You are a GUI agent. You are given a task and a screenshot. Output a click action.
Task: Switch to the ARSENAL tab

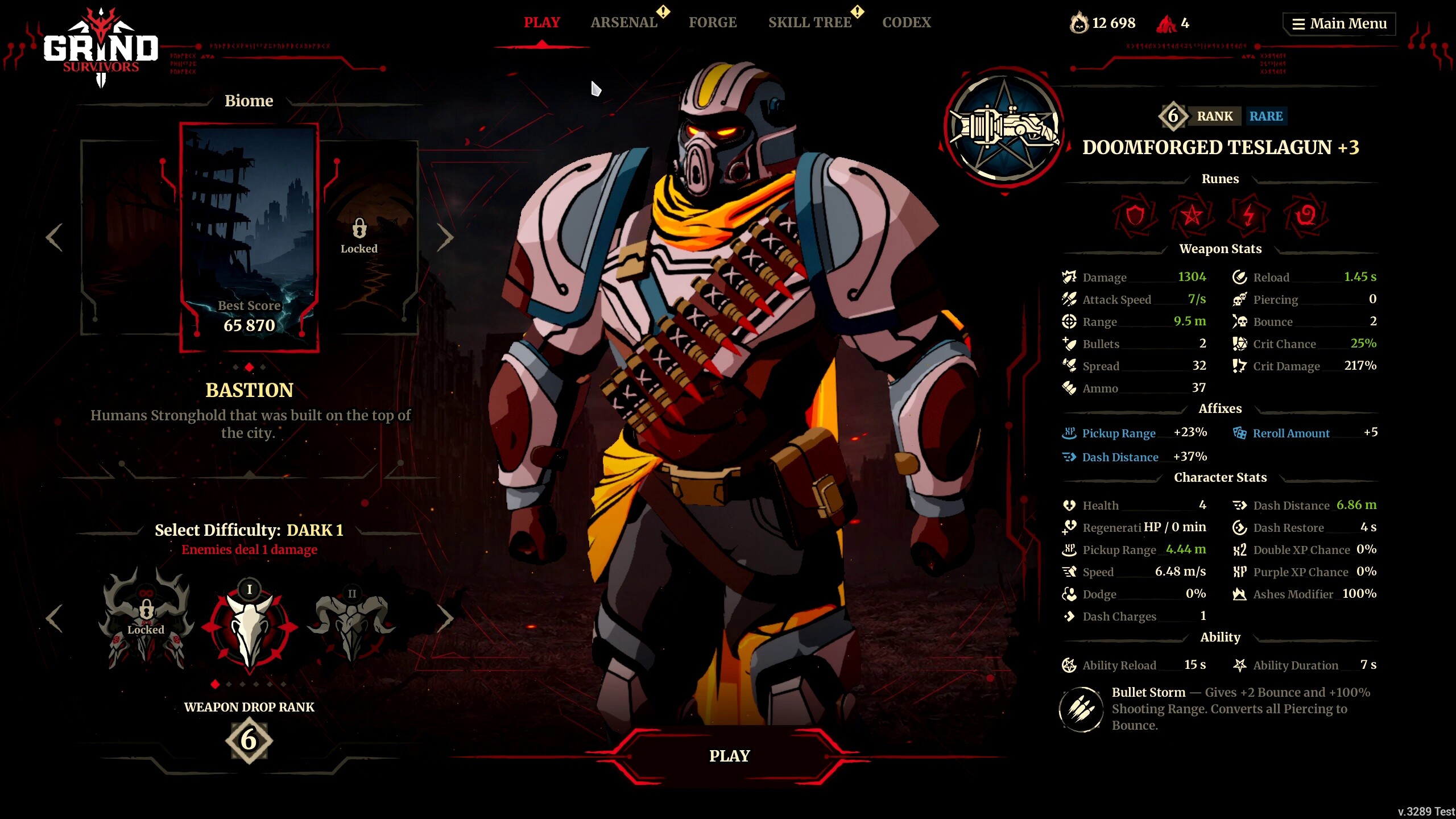tap(623, 22)
